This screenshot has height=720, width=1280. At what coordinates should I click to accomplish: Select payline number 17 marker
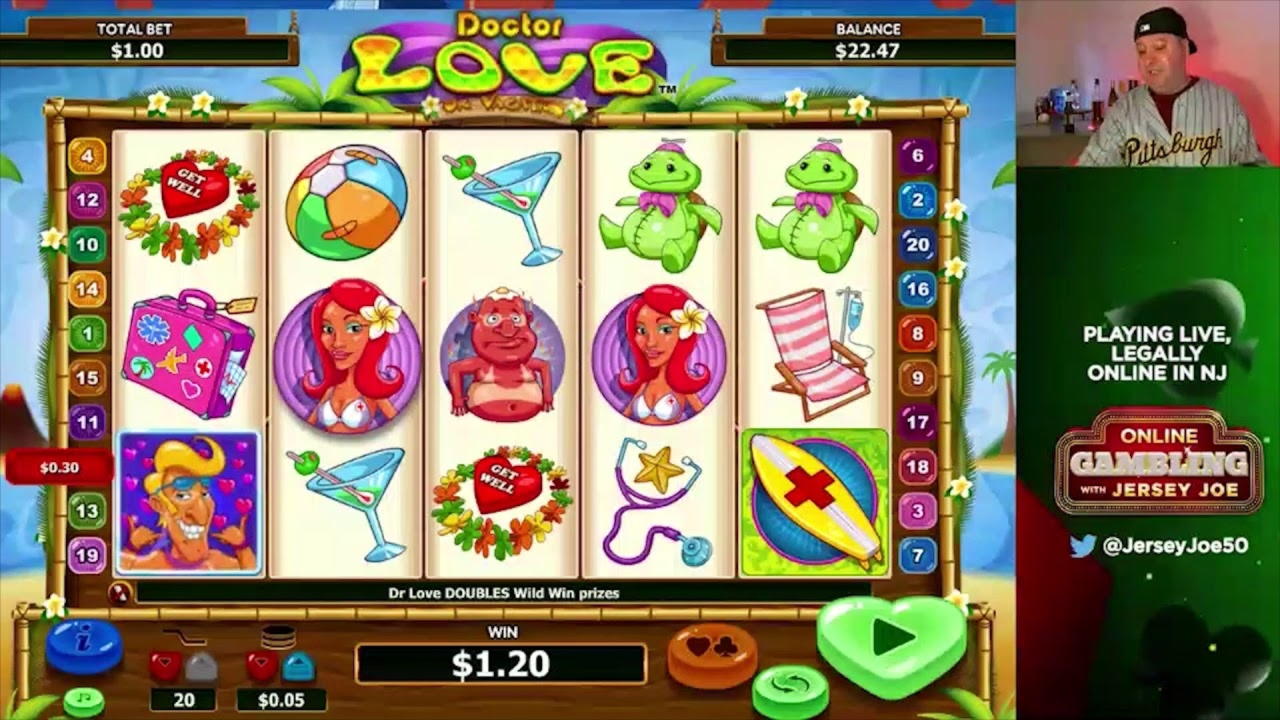[917, 422]
